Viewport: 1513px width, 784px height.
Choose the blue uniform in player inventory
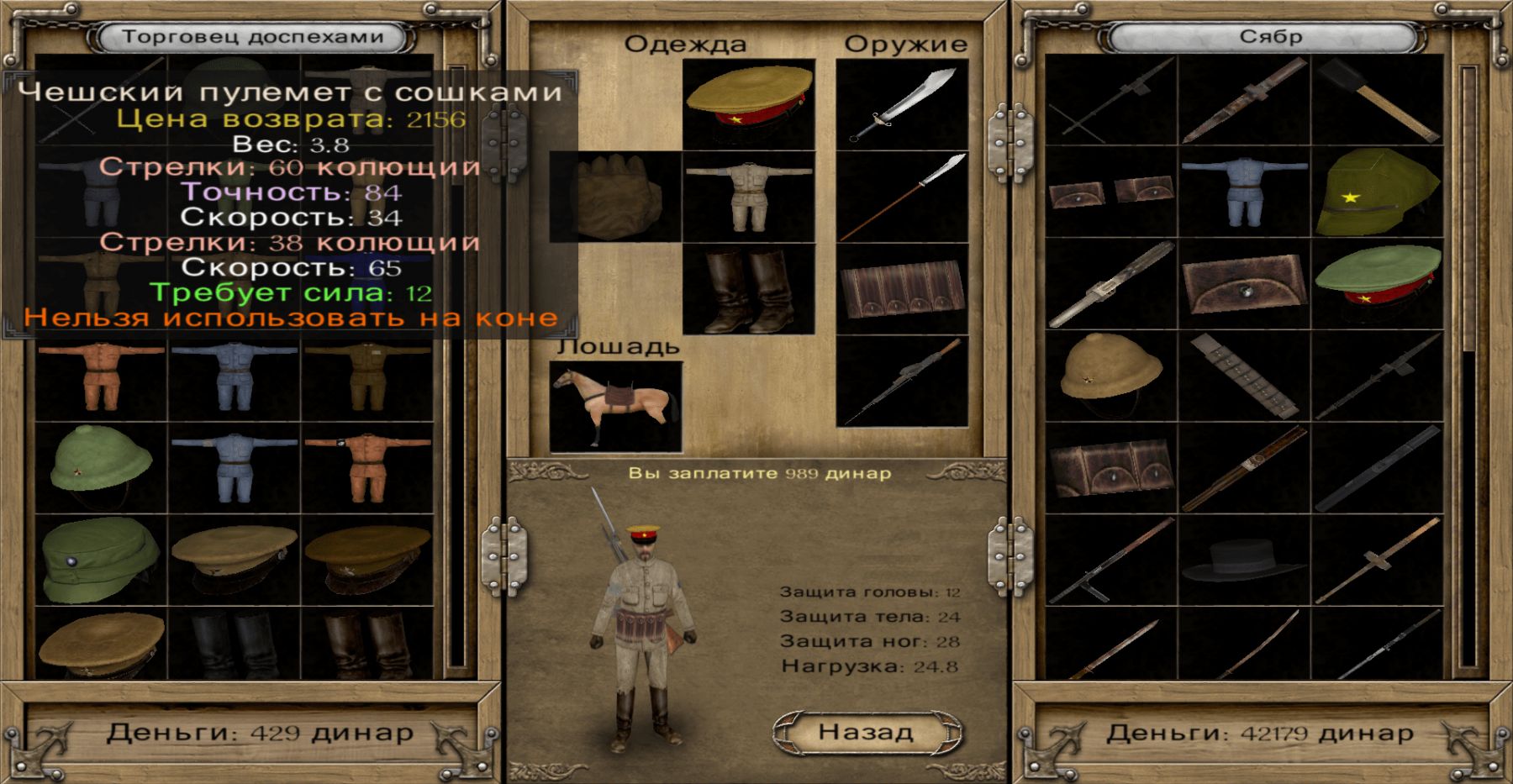[1244, 193]
